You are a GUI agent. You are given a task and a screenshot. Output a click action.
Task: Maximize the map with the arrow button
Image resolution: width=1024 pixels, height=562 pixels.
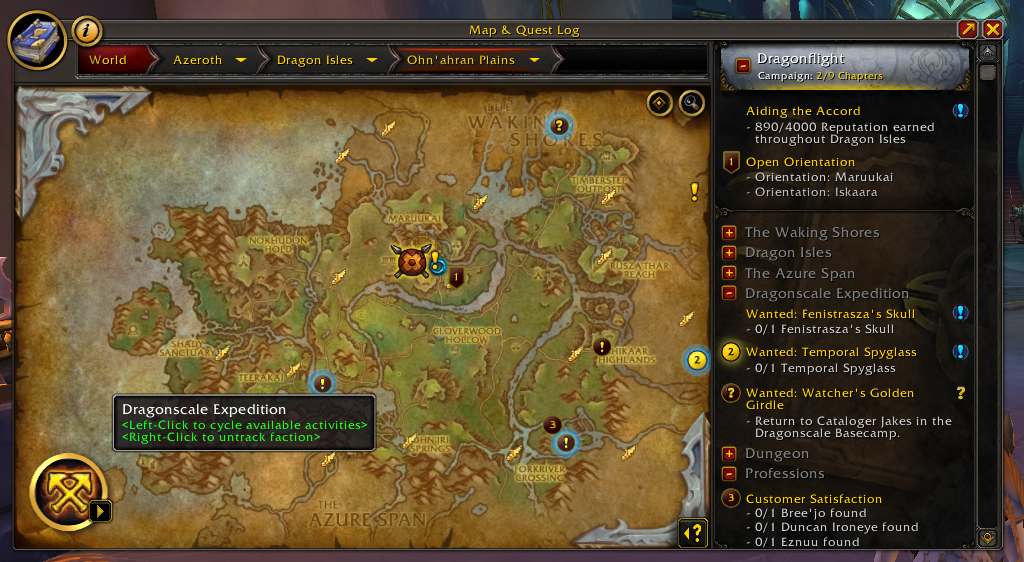click(x=968, y=30)
